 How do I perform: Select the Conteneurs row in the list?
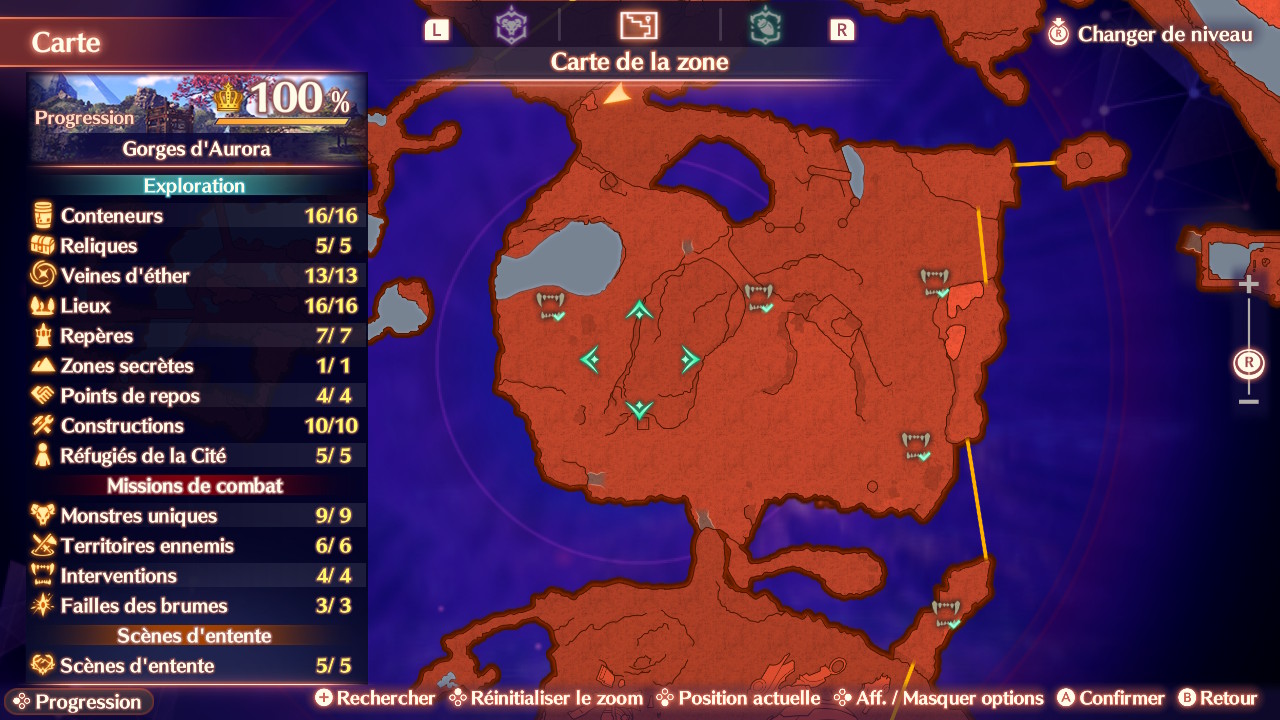tap(197, 216)
